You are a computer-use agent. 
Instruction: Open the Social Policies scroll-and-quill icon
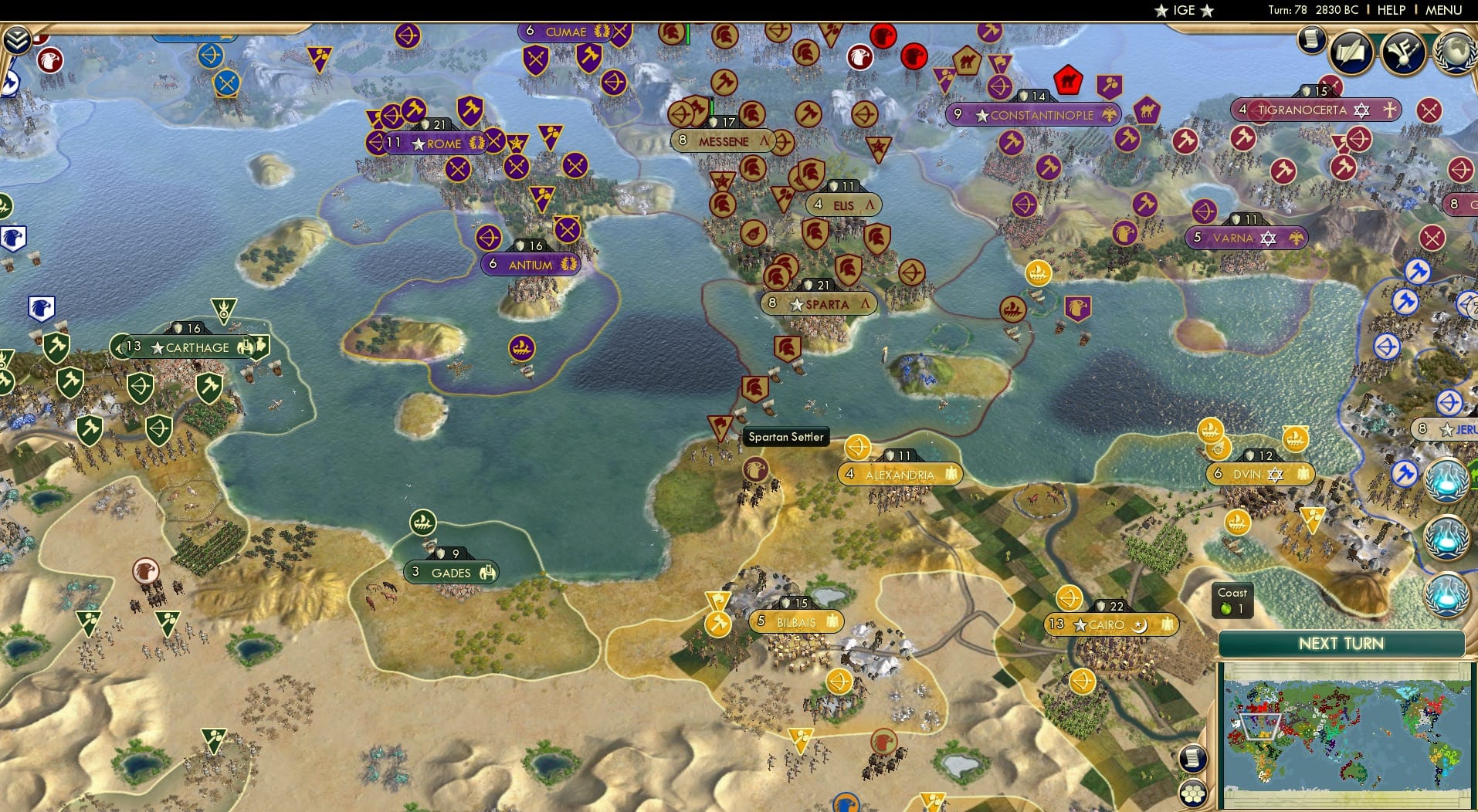[x=1351, y=51]
